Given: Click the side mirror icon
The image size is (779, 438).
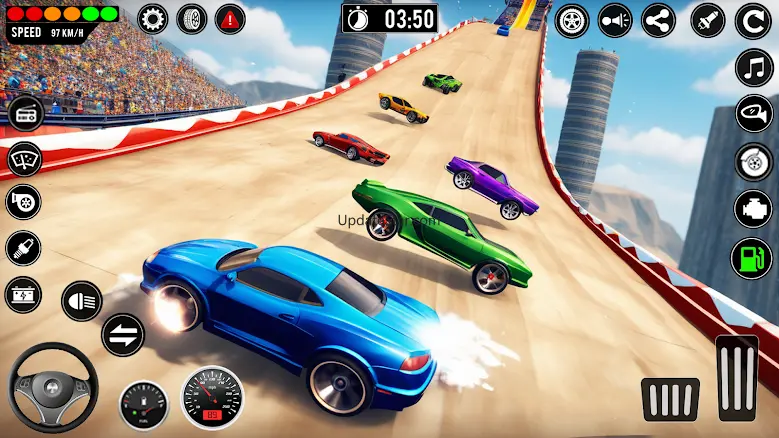Looking at the screenshot, I should click(754, 113).
